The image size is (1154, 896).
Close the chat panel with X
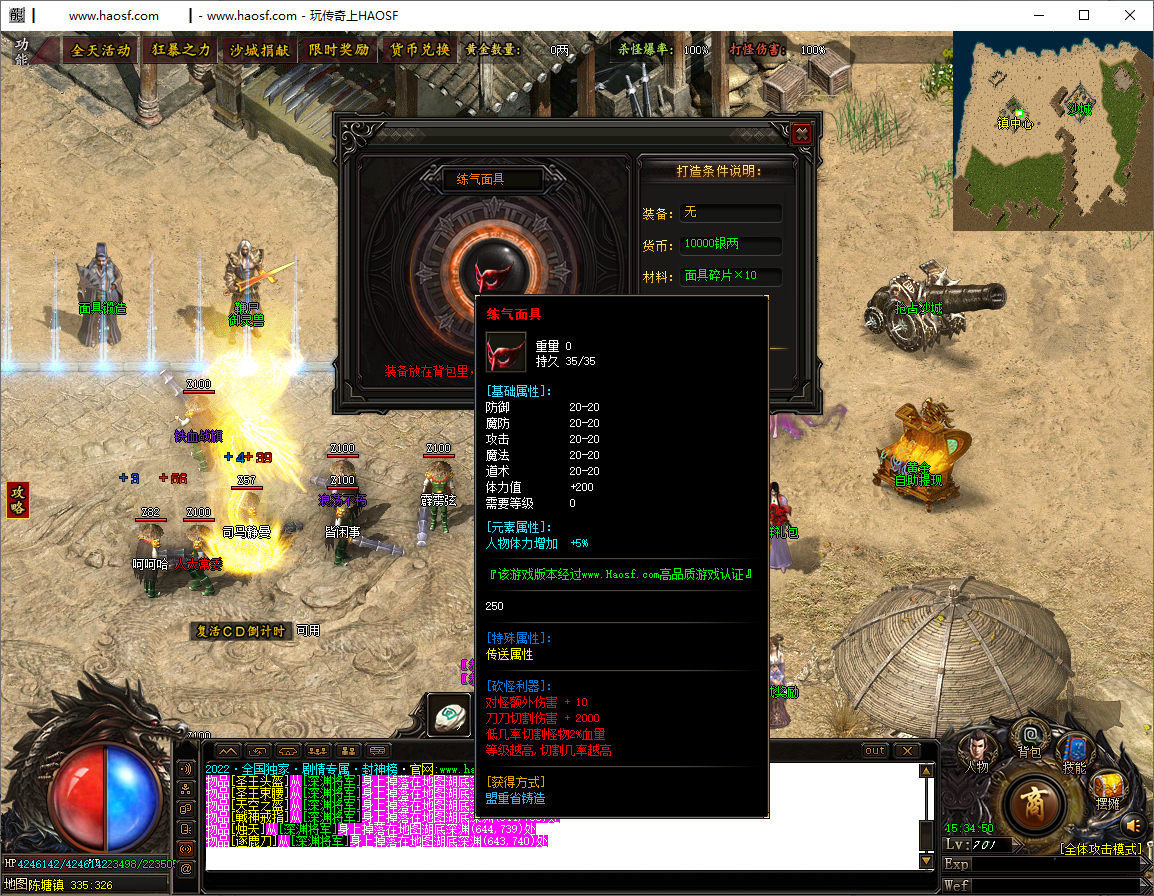pyautogui.click(x=907, y=750)
